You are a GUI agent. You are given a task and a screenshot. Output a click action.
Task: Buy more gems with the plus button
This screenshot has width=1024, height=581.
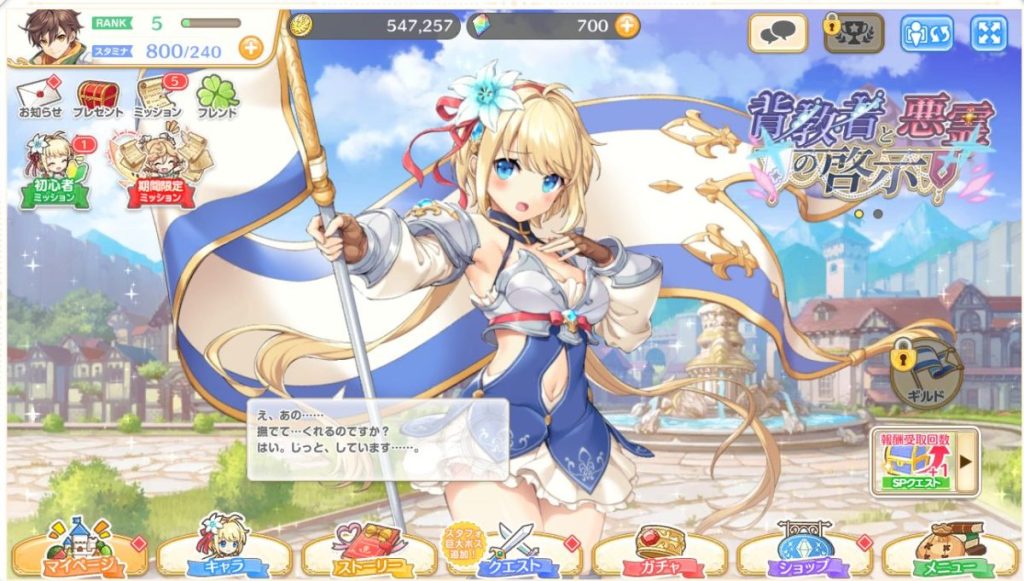click(627, 25)
